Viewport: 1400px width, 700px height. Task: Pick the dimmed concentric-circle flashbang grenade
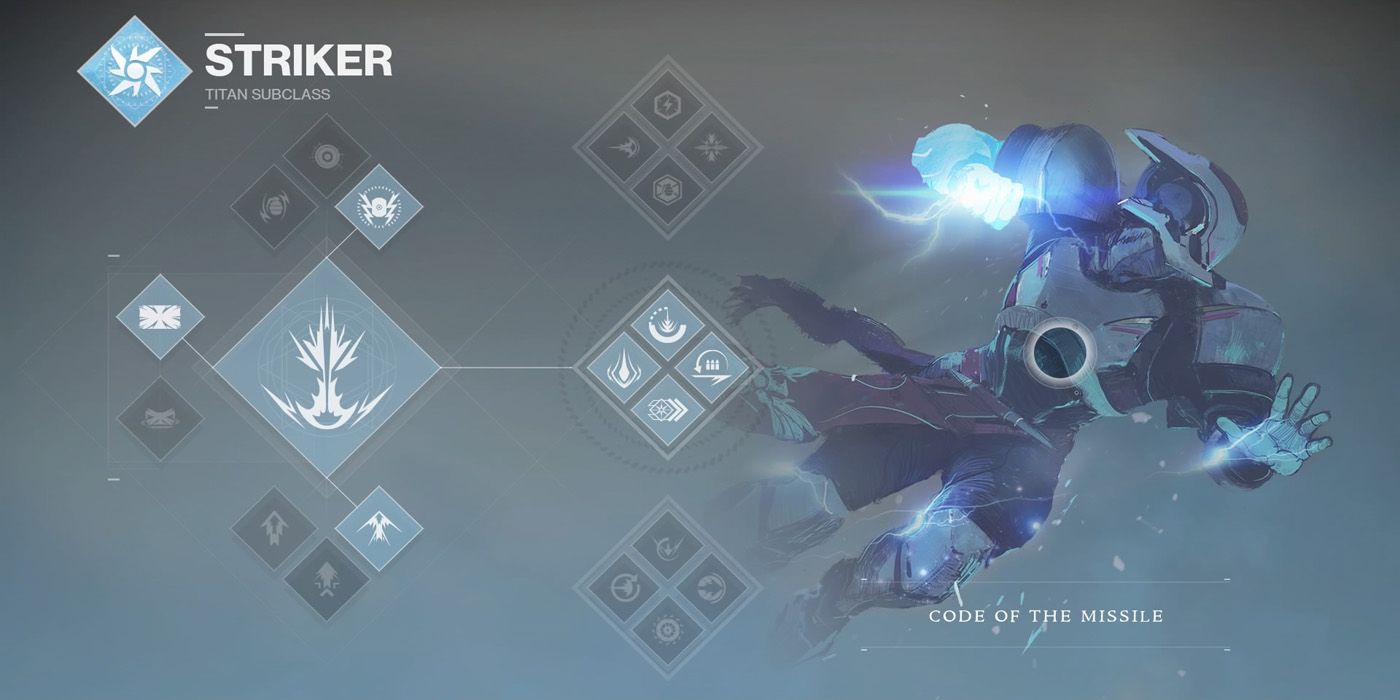pyautogui.click(x=326, y=156)
